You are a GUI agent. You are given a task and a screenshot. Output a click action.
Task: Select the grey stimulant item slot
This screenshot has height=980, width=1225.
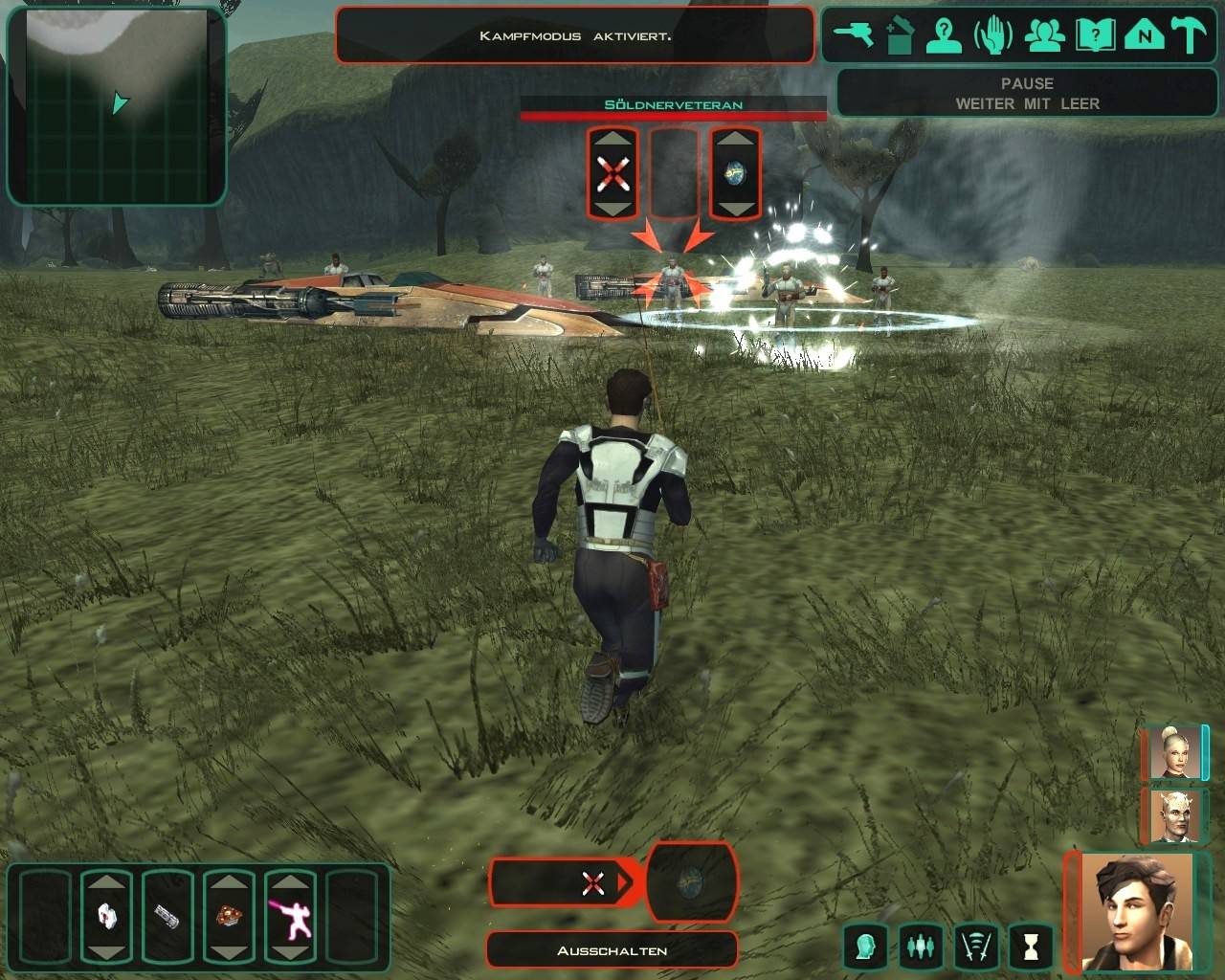tap(167, 917)
